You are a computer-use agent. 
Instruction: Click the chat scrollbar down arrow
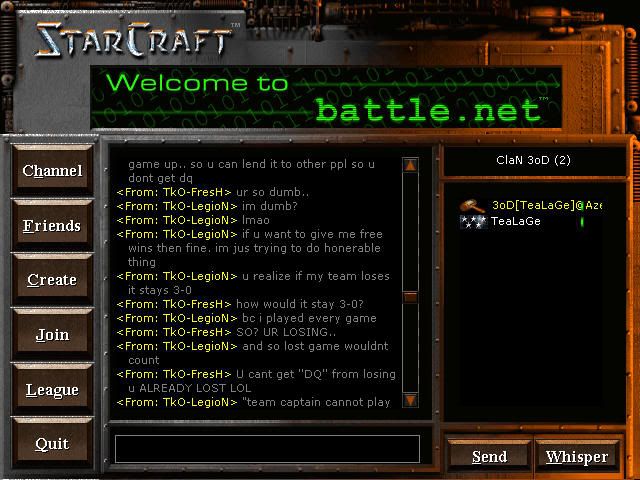click(x=410, y=400)
